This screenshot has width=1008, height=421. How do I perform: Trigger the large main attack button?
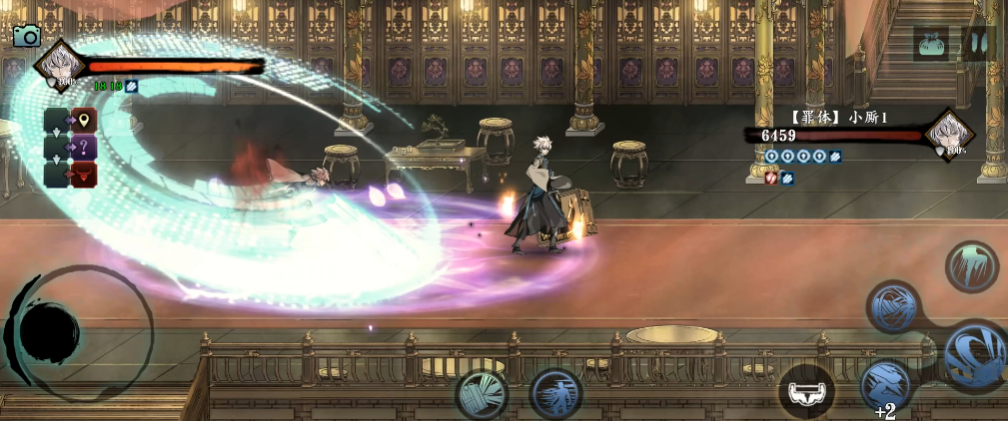pyautogui.click(x=975, y=356)
